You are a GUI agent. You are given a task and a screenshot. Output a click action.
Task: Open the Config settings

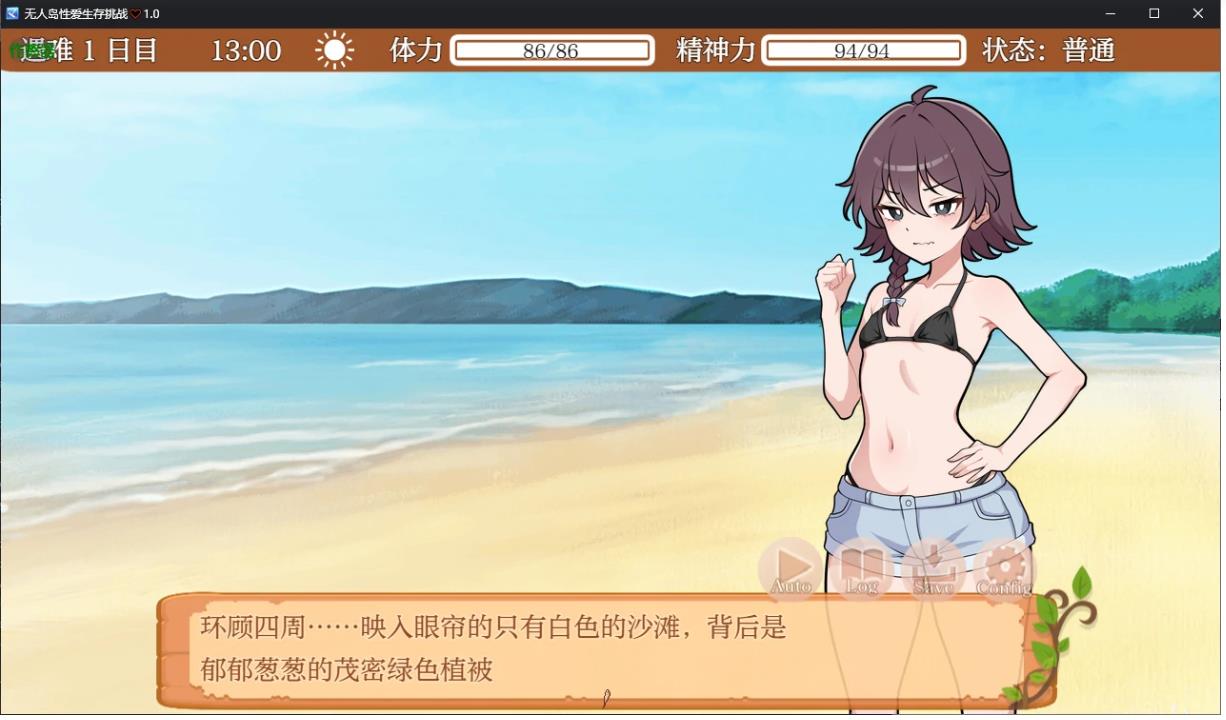pyautogui.click(x=1004, y=569)
